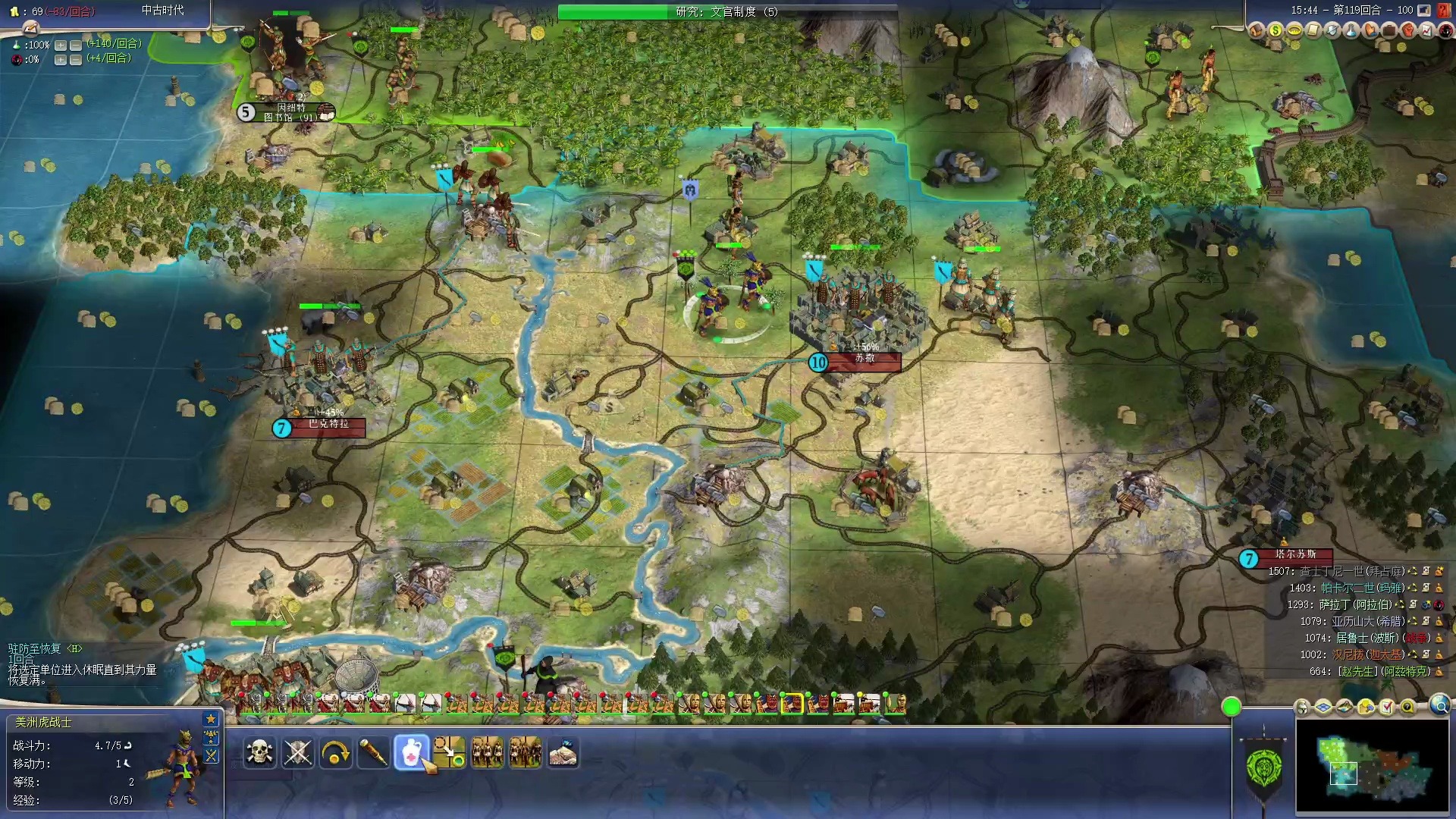Viewport: 1456px width, 819px height.
Task: Open the red fist military advisor
Action: pyautogui.click(x=1408, y=30)
